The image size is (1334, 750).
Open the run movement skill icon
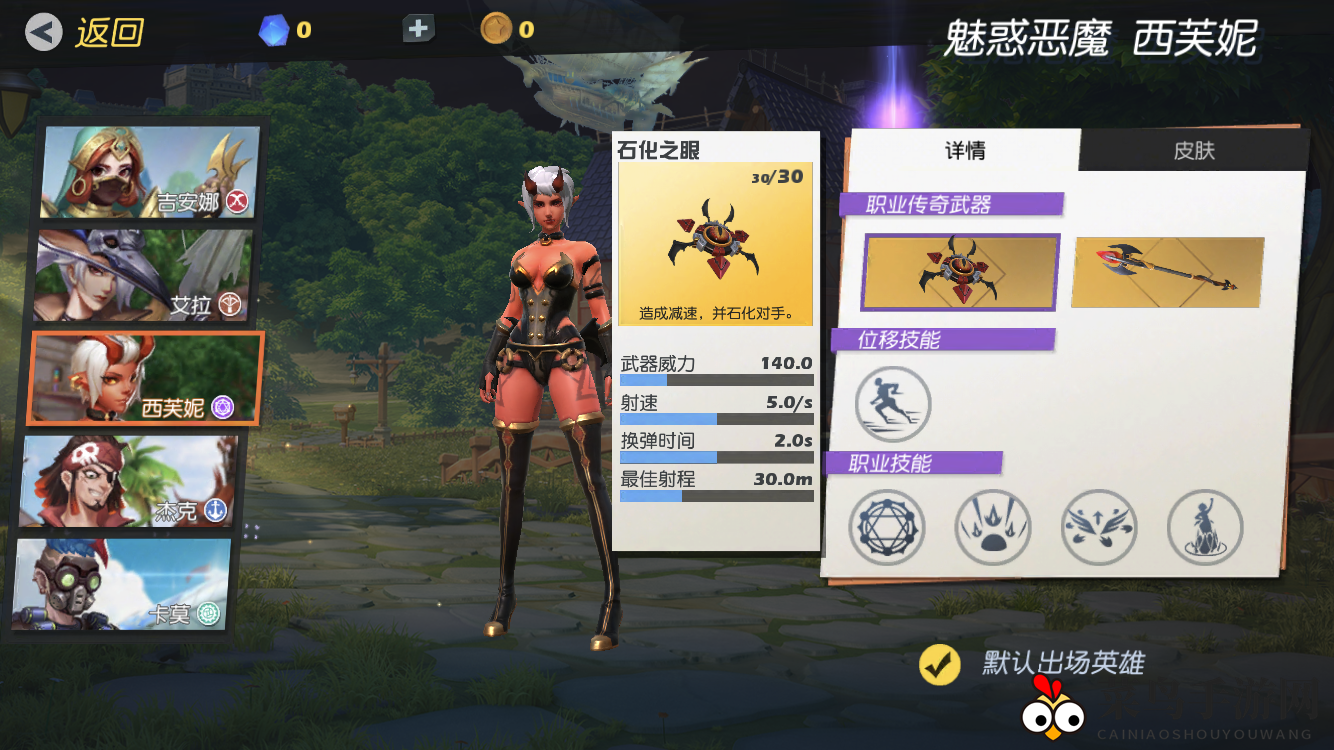893,403
